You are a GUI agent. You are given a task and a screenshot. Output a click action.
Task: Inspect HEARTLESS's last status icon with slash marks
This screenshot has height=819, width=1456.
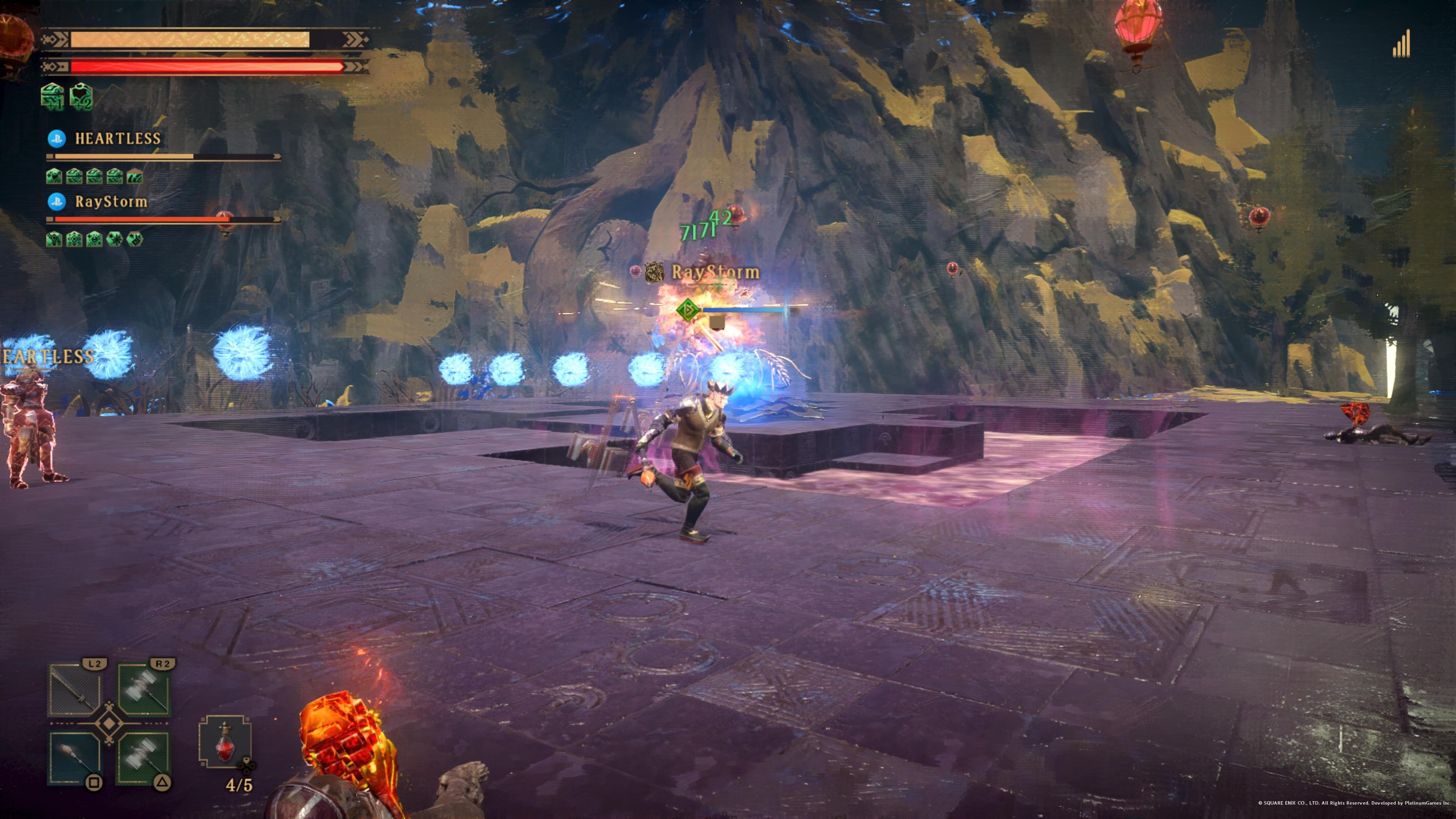(135, 176)
